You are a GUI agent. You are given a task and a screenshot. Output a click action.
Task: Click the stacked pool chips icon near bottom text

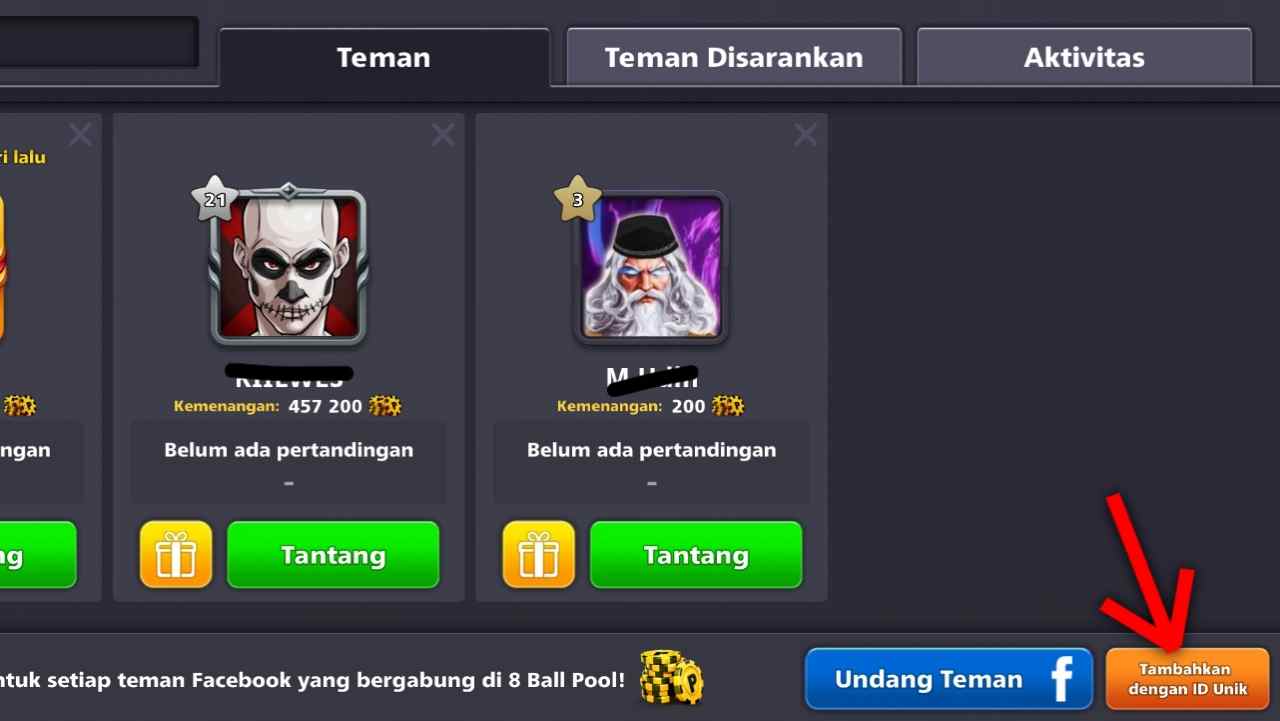(672, 678)
